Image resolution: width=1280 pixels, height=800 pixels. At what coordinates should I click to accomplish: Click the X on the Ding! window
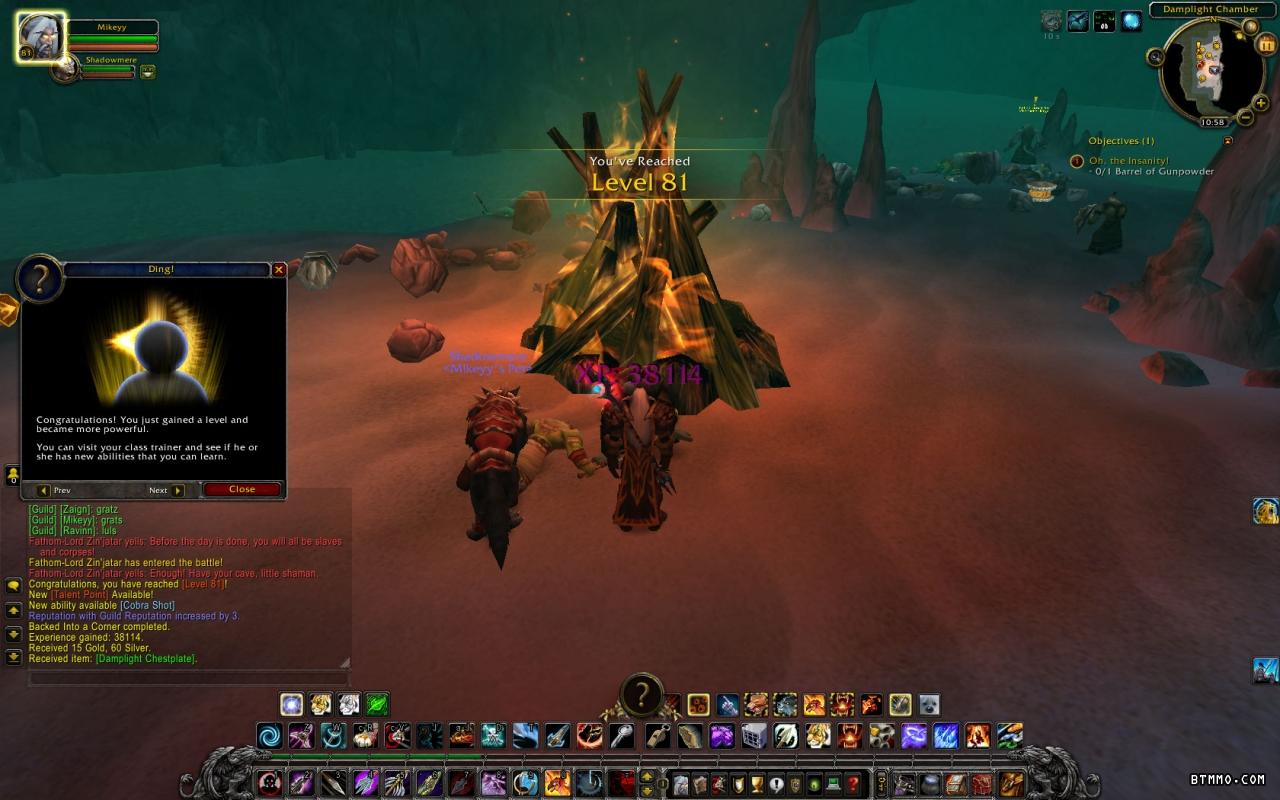pos(279,270)
